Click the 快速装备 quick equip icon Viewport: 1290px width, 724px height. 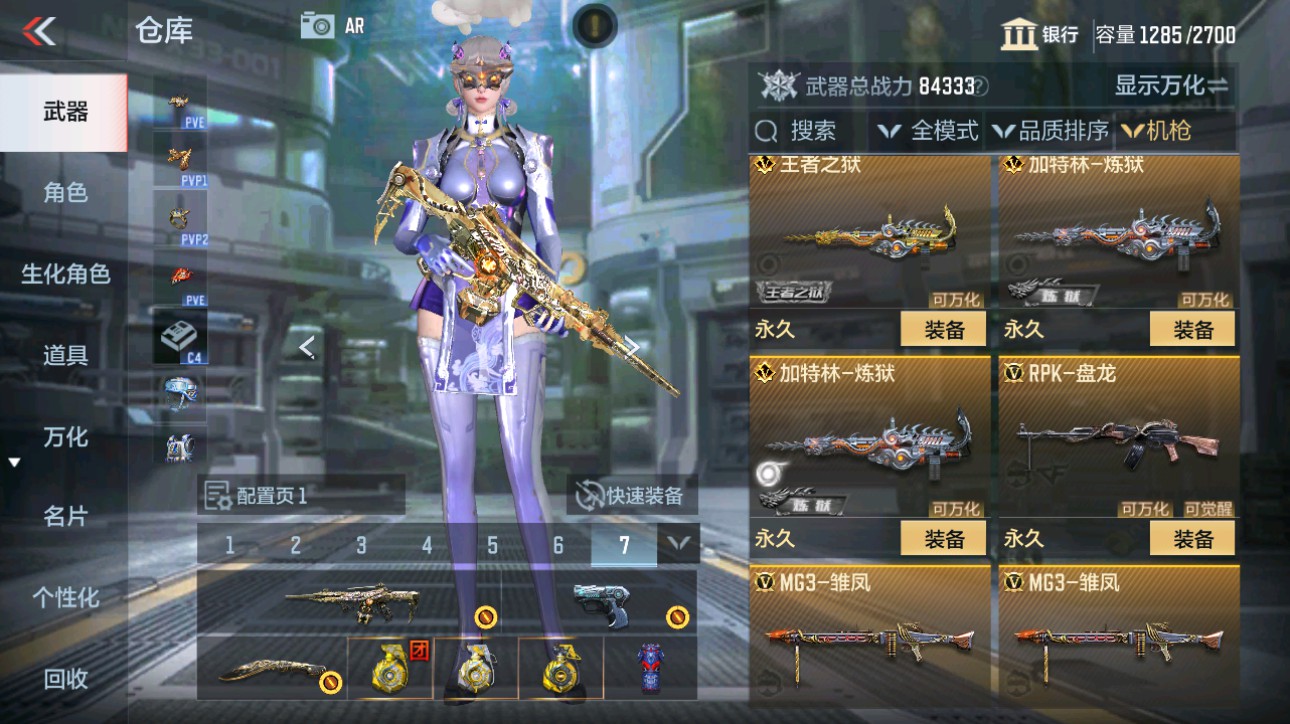(x=590, y=496)
